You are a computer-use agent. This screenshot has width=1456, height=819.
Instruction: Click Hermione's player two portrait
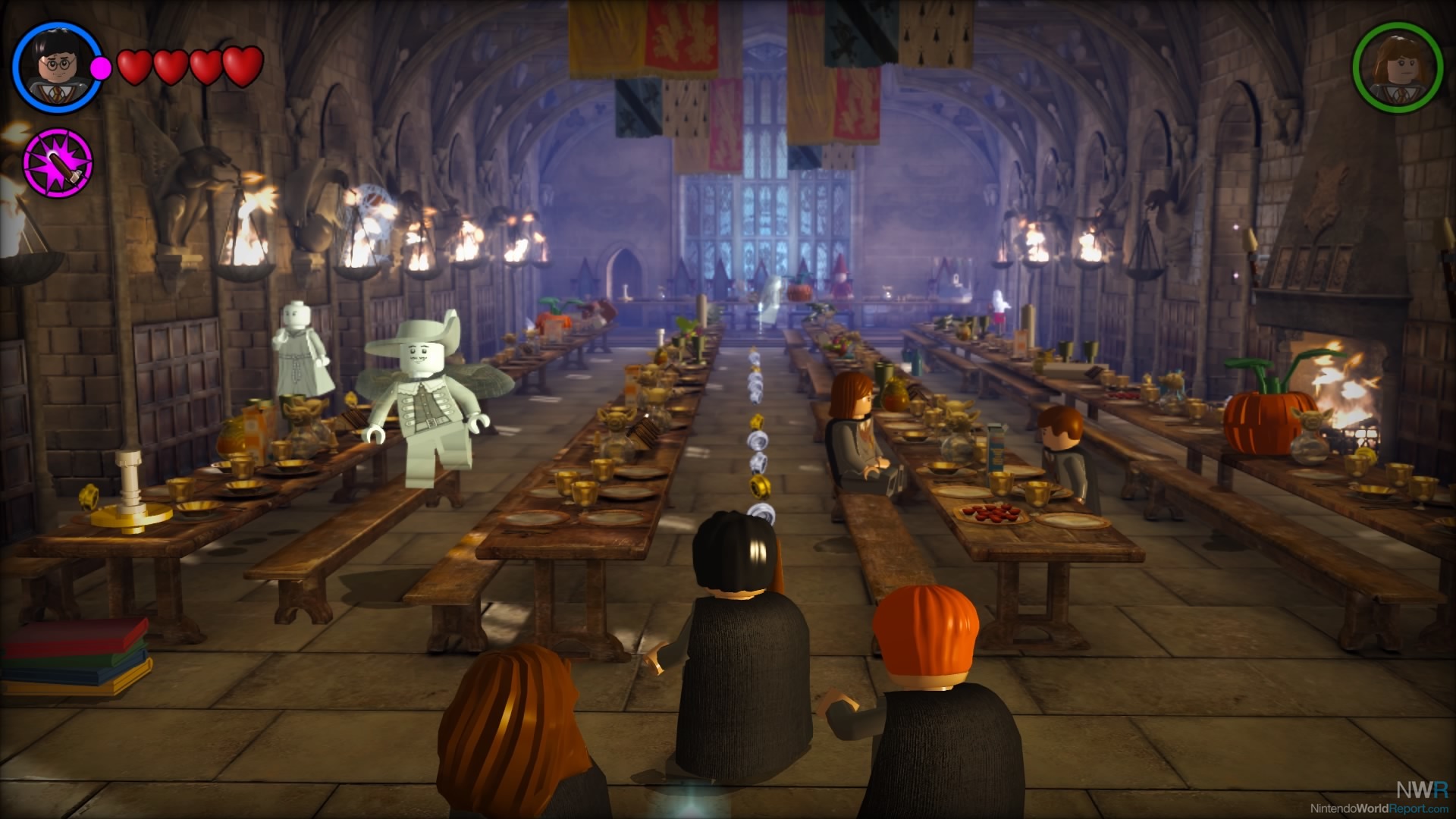pos(1397,67)
